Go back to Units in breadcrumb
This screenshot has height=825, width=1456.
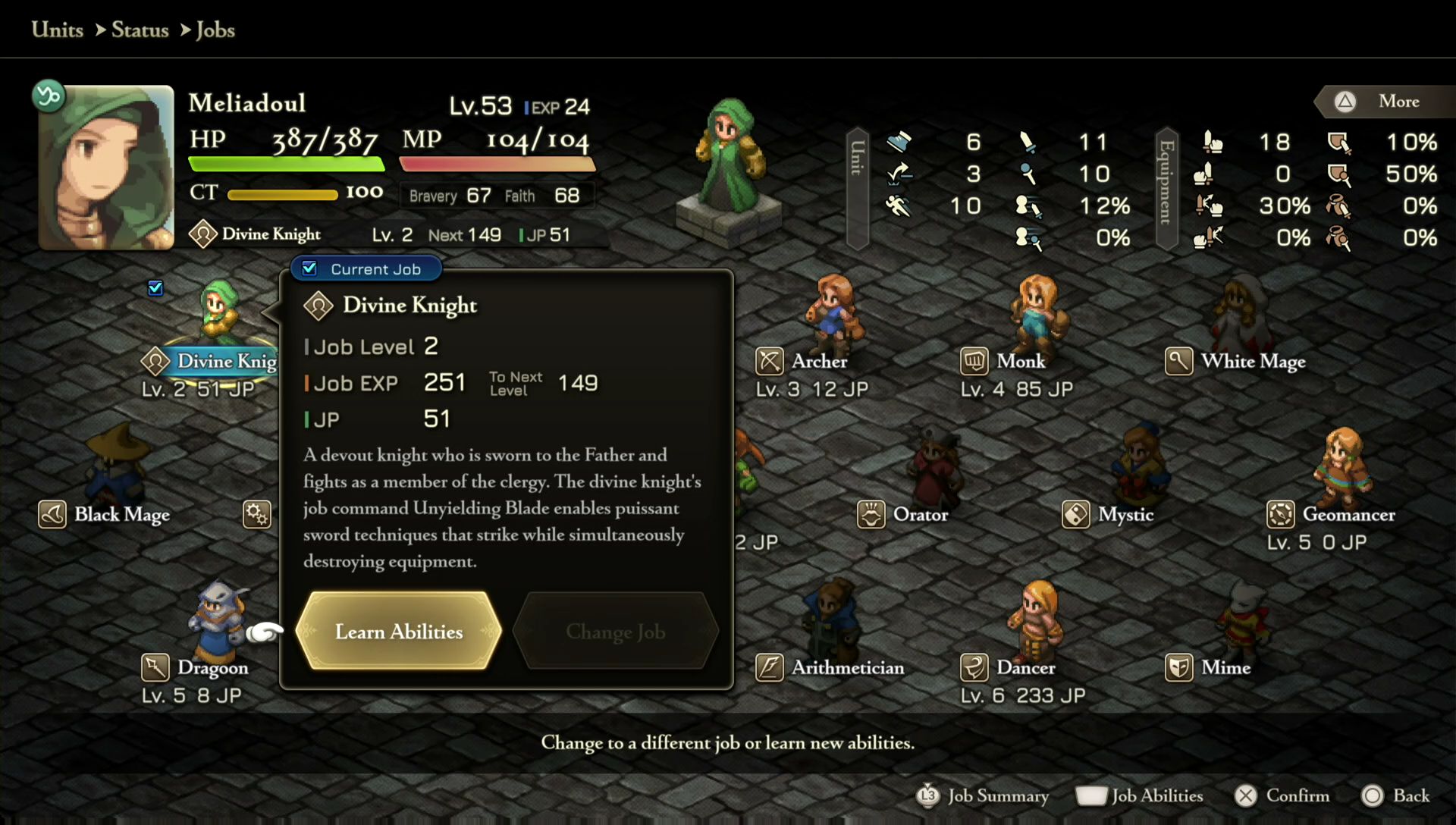58,30
